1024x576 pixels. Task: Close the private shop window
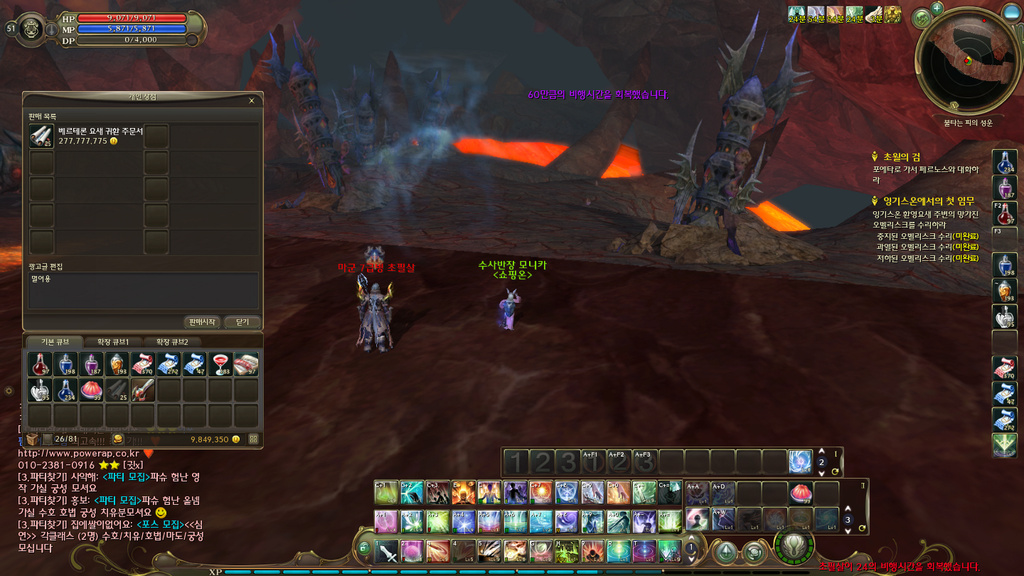click(x=251, y=100)
